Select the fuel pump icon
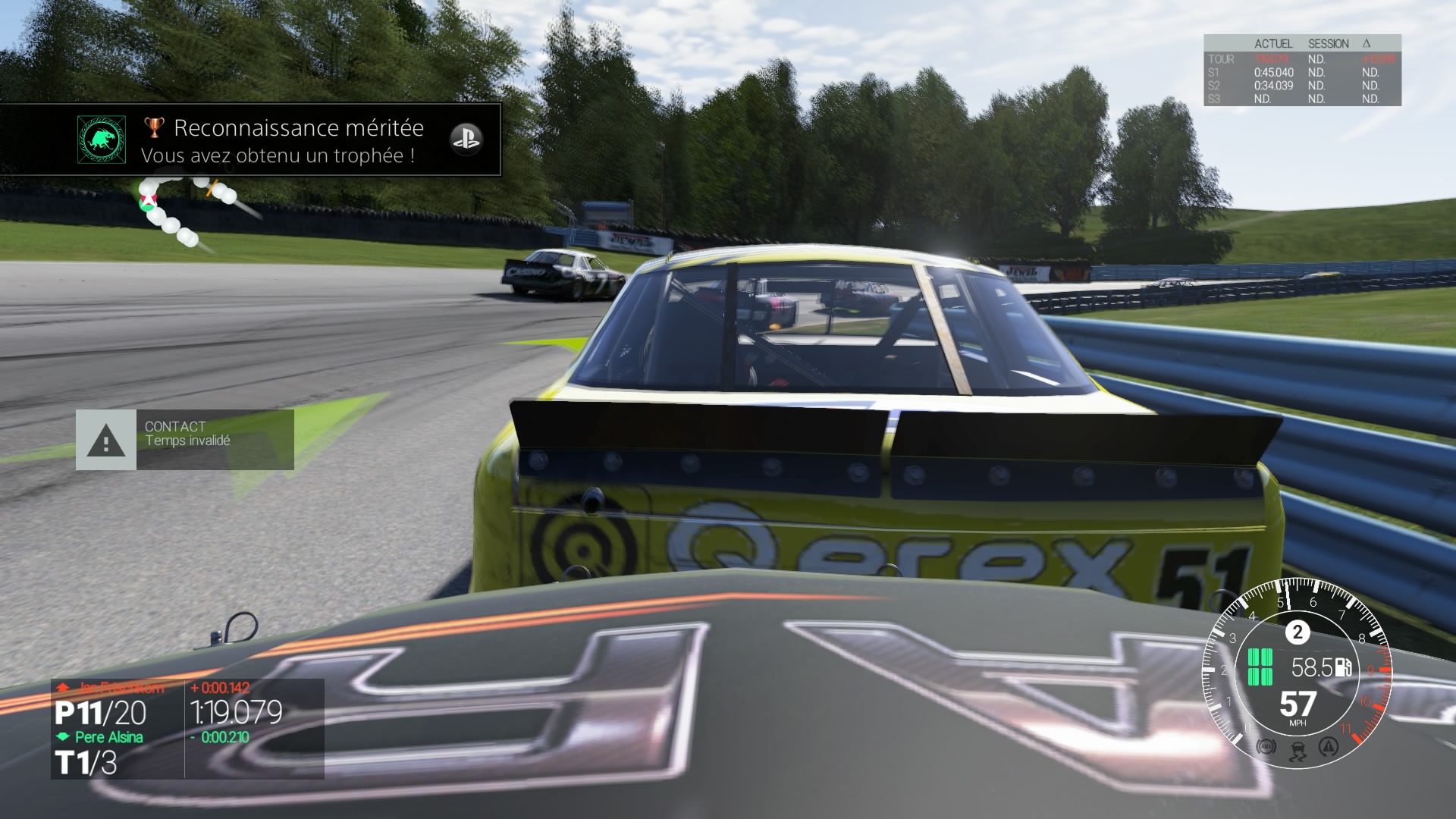Image resolution: width=1456 pixels, height=819 pixels. coord(1344,667)
